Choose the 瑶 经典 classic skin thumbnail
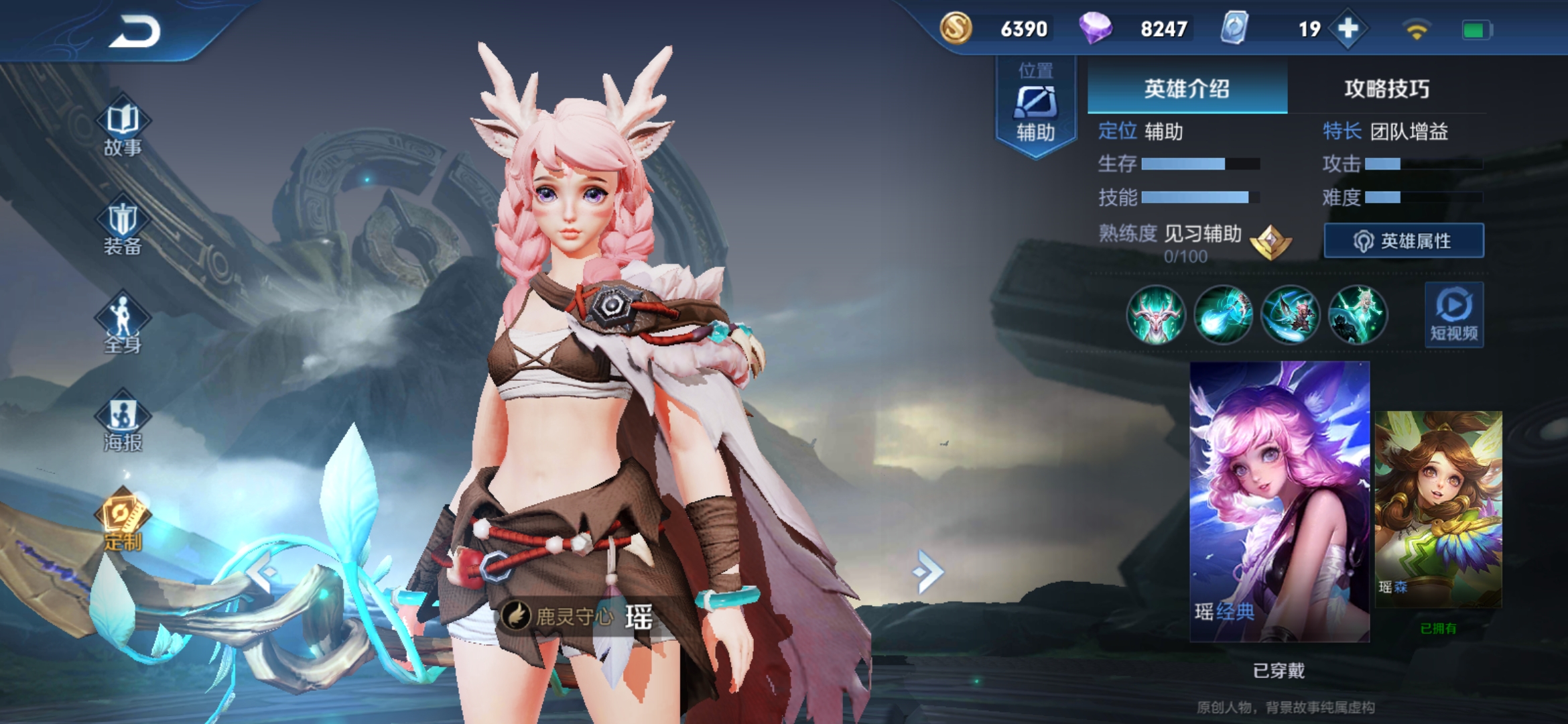Screen dimensions: 1568x724 1279,501
